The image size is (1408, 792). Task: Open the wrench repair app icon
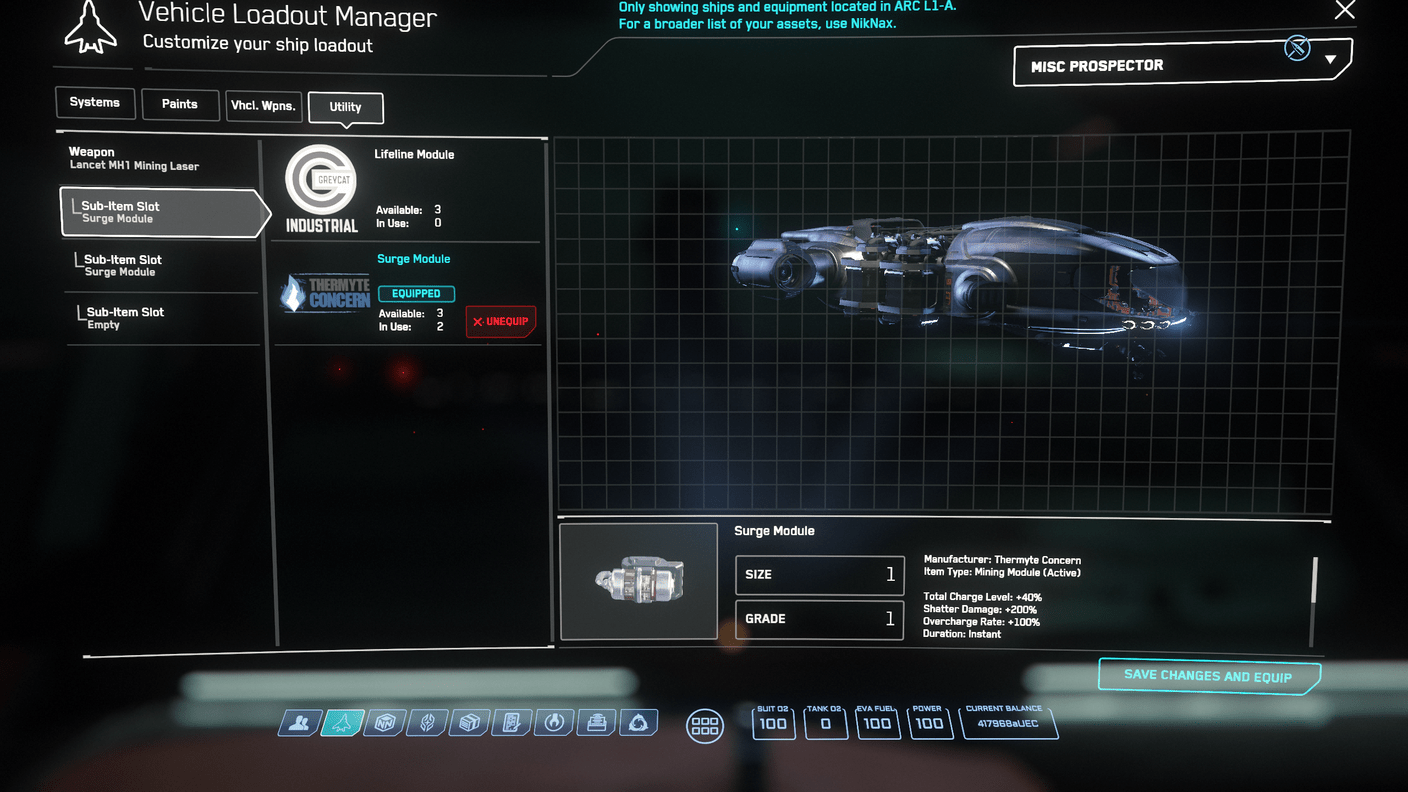tap(553, 722)
